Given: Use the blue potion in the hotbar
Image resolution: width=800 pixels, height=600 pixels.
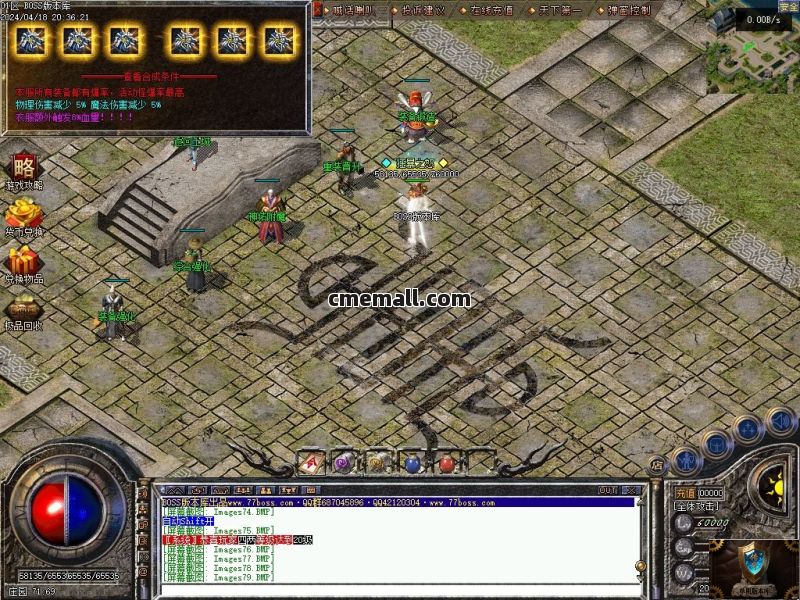Looking at the screenshot, I should coord(412,462).
